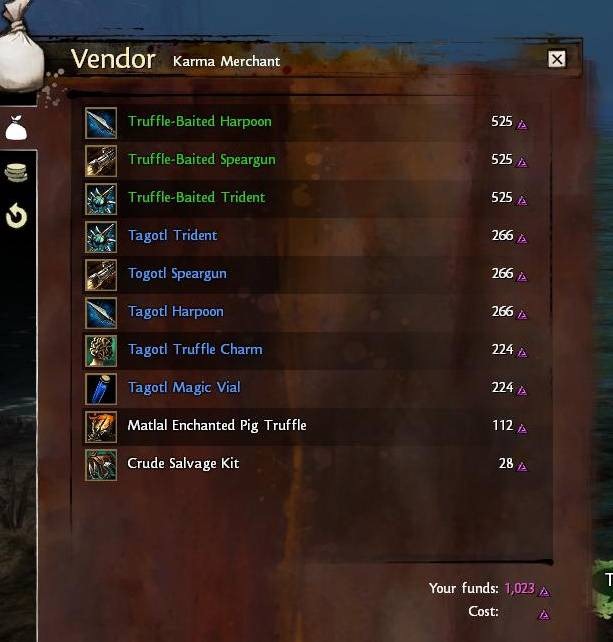The image size is (613, 642).
Task: Choose the Truffle-Baited Speargun item
Action: [x=201, y=160]
